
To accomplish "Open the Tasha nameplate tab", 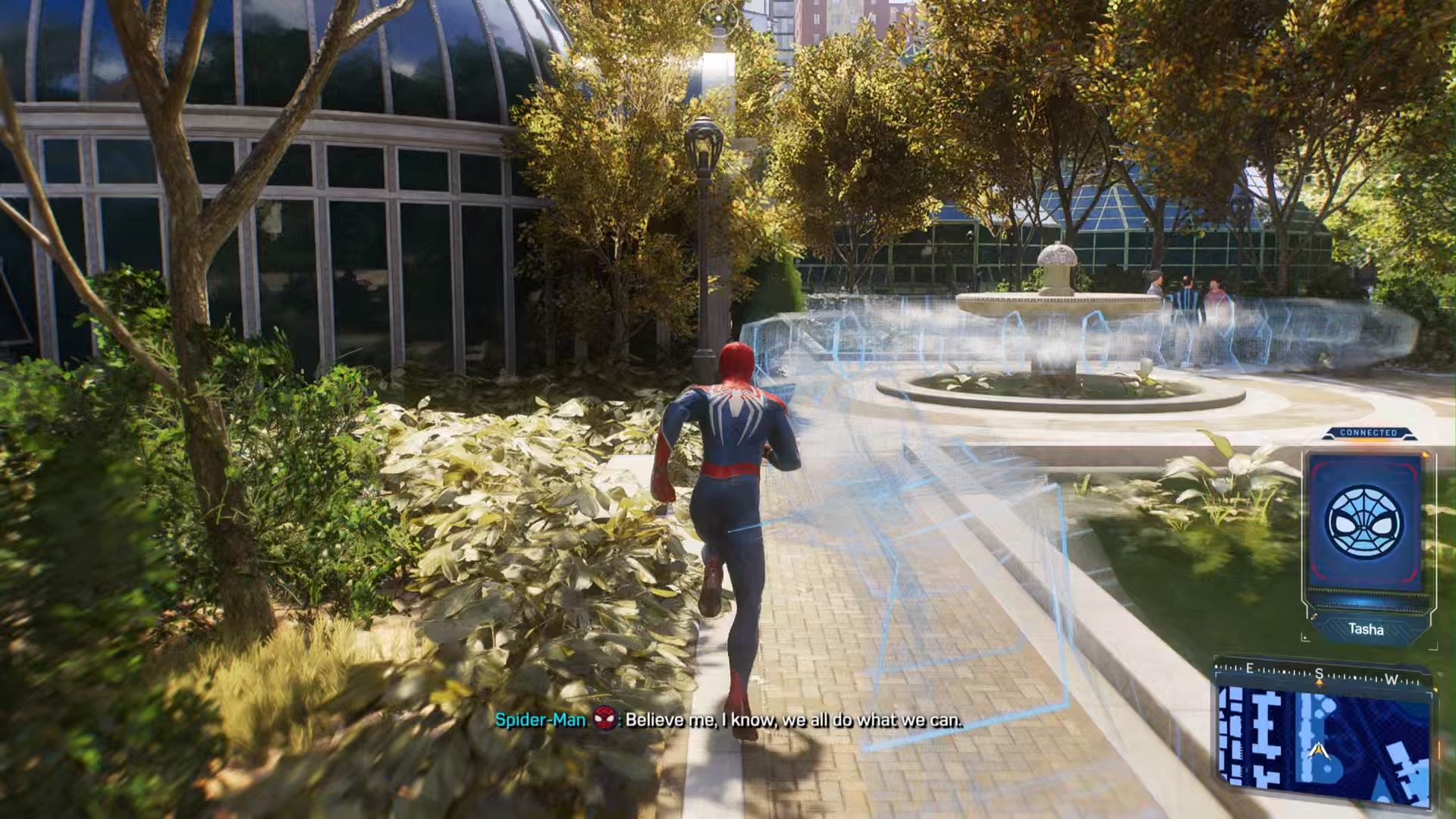I will pos(1367,628).
